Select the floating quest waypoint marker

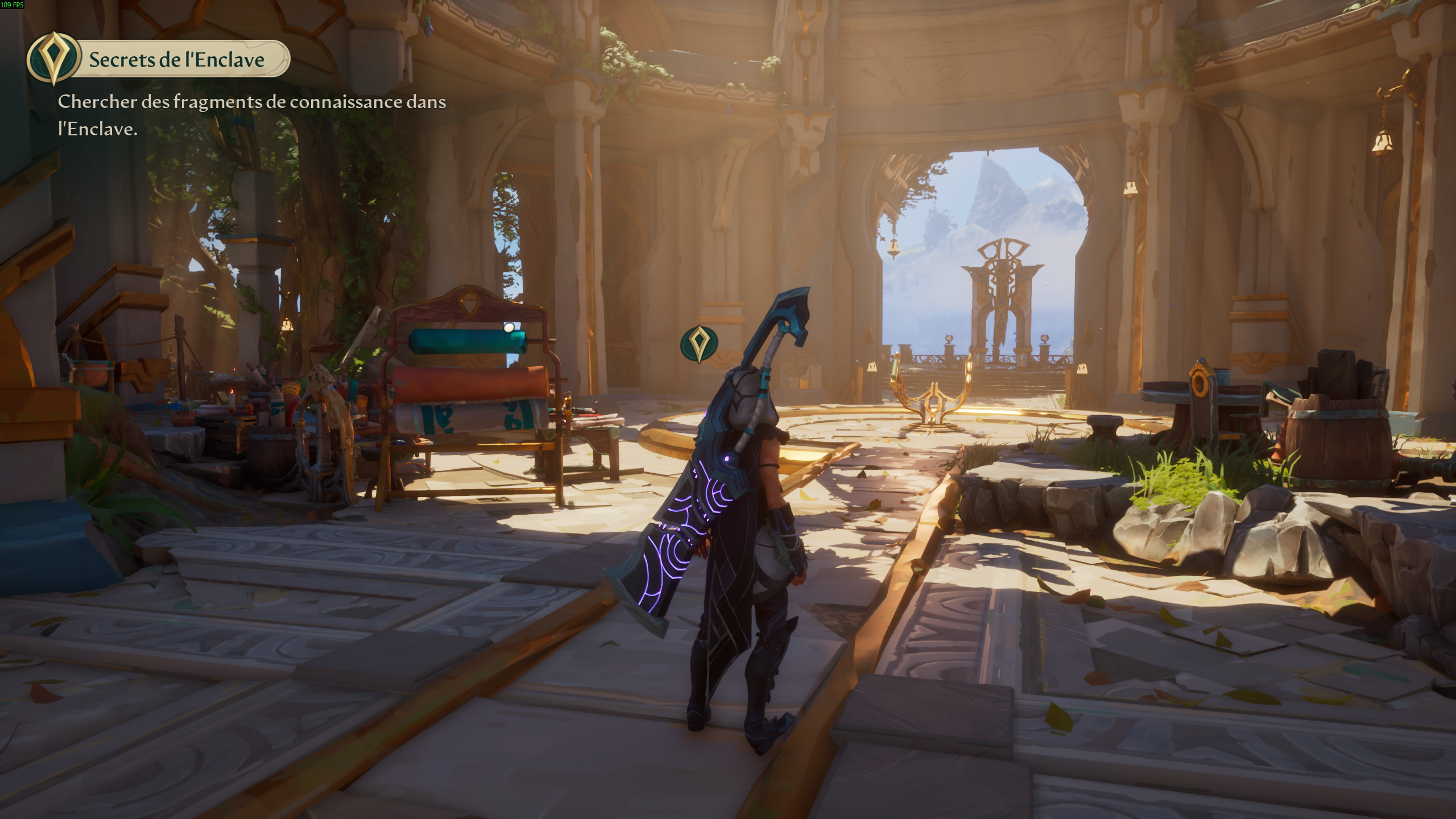click(x=699, y=343)
